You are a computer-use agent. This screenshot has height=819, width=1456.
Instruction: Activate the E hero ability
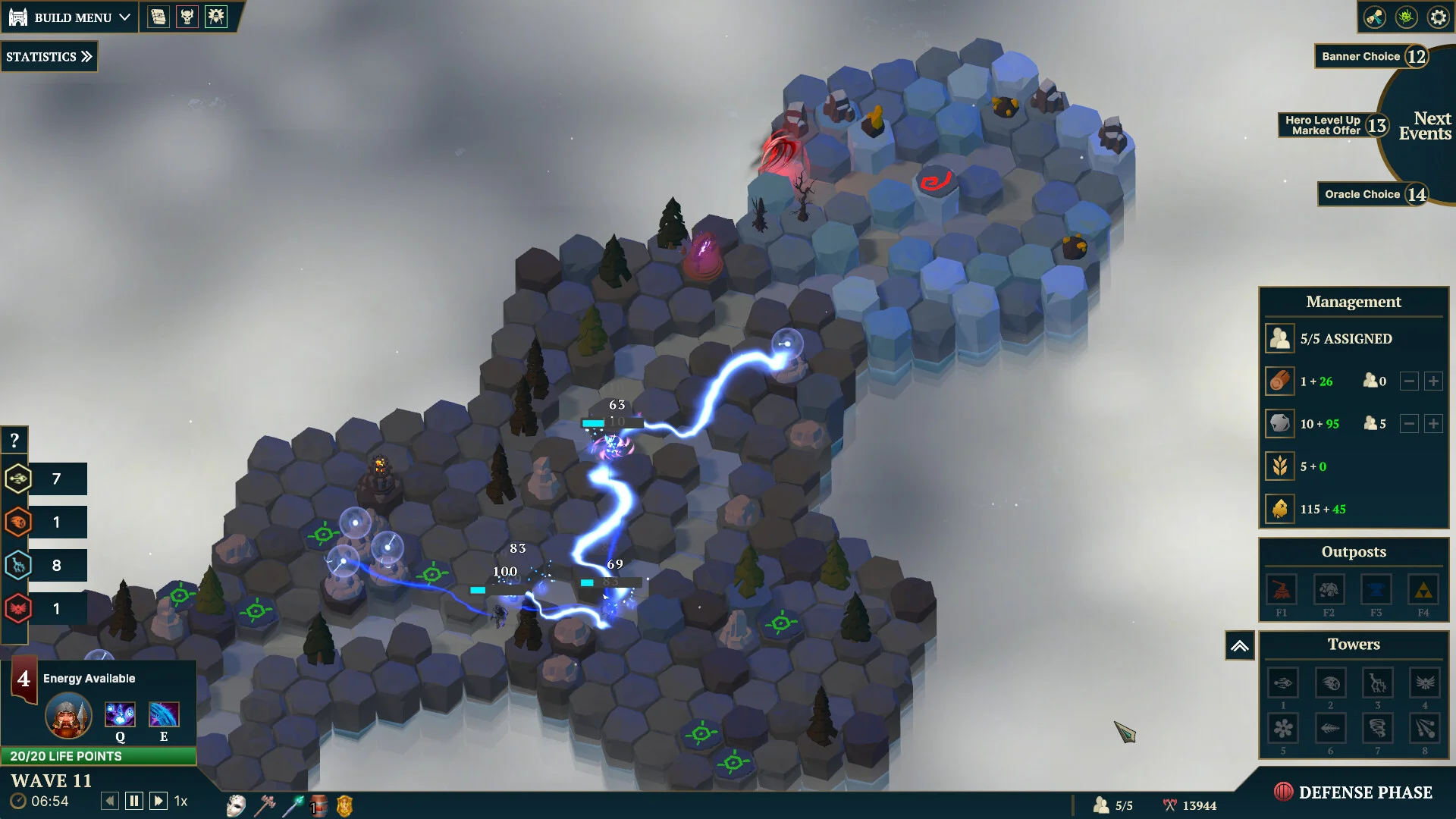[x=164, y=716]
